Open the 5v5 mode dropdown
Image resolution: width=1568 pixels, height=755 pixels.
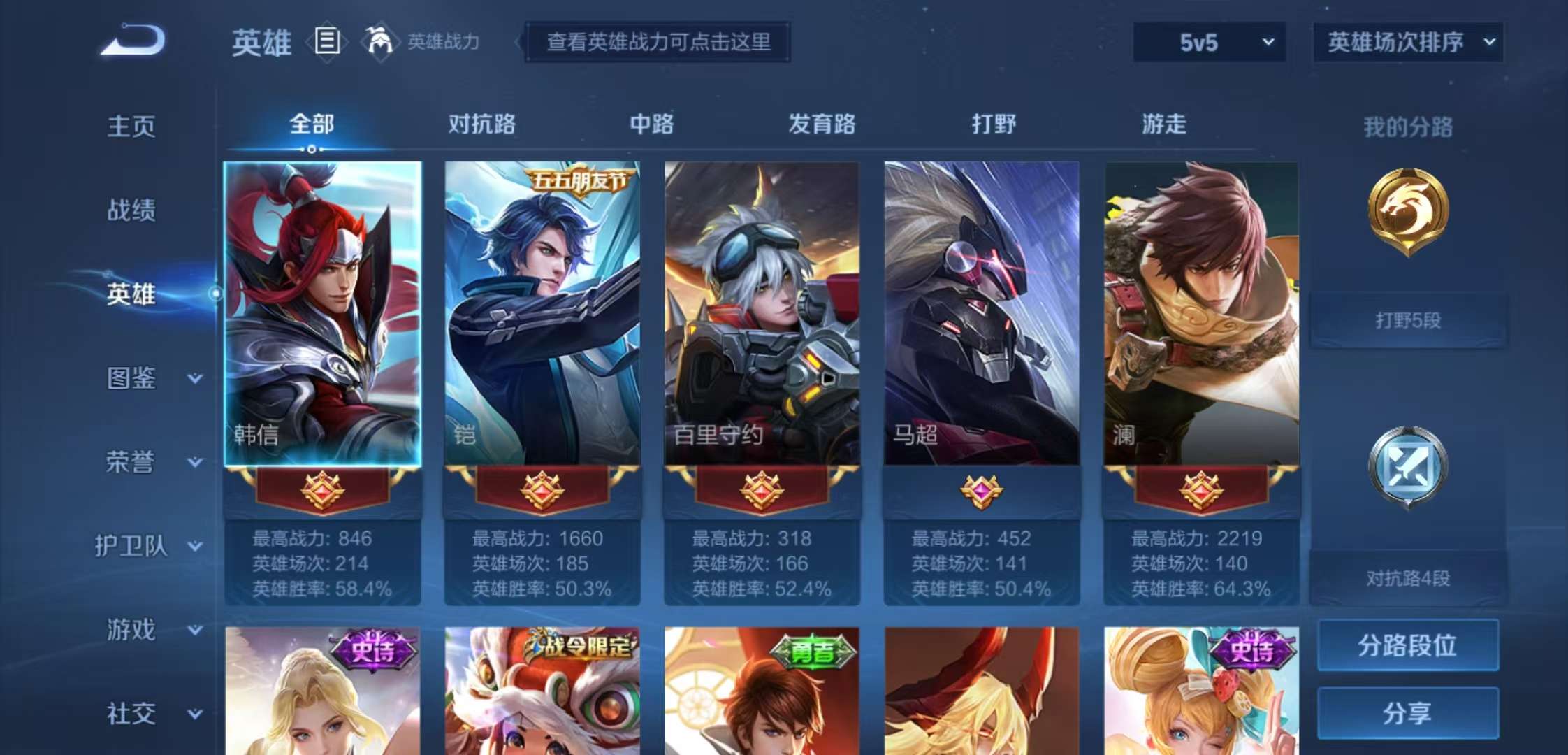[x=1209, y=43]
